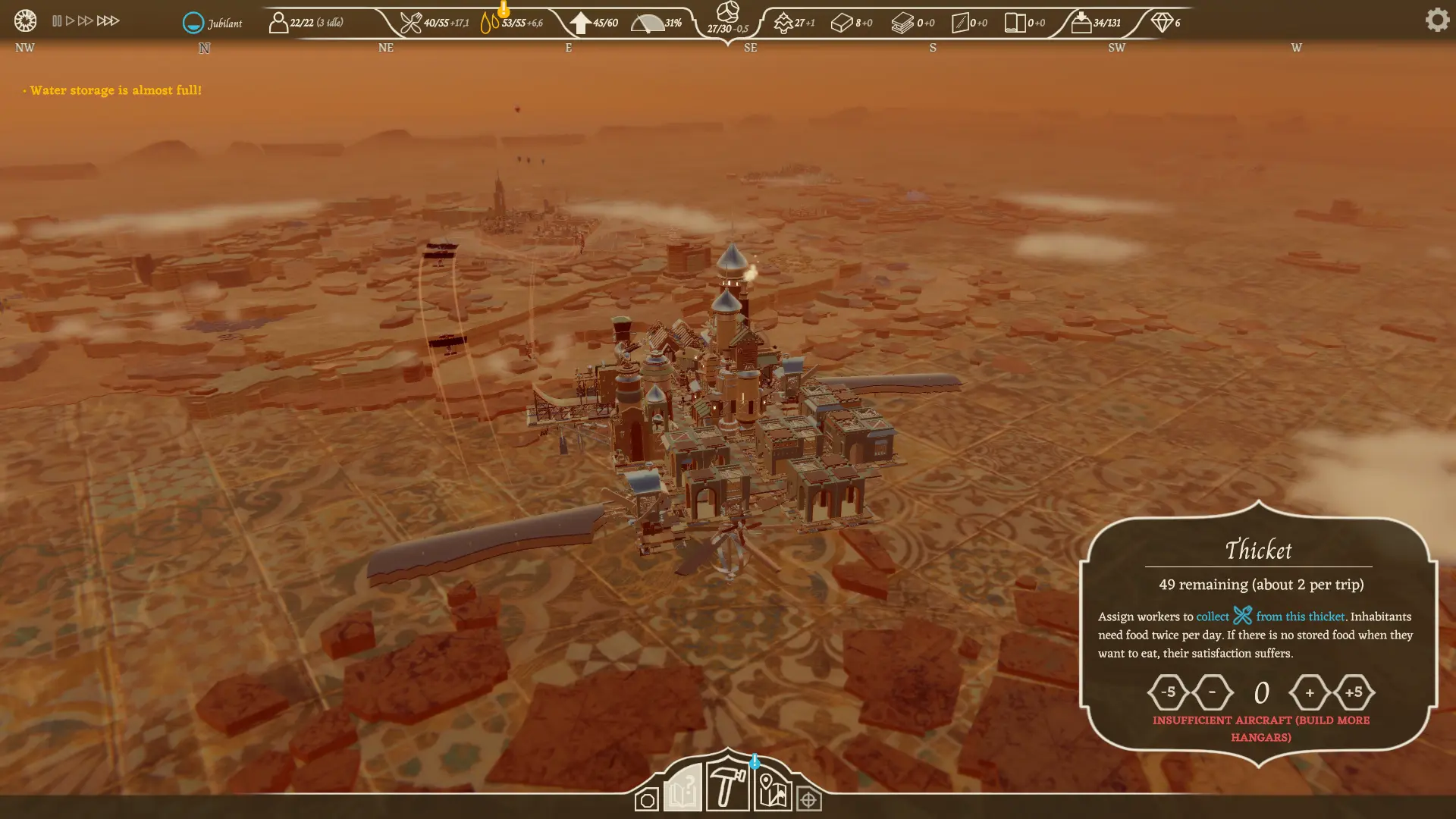Open the settings gear menu

[x=1437, y=20]
